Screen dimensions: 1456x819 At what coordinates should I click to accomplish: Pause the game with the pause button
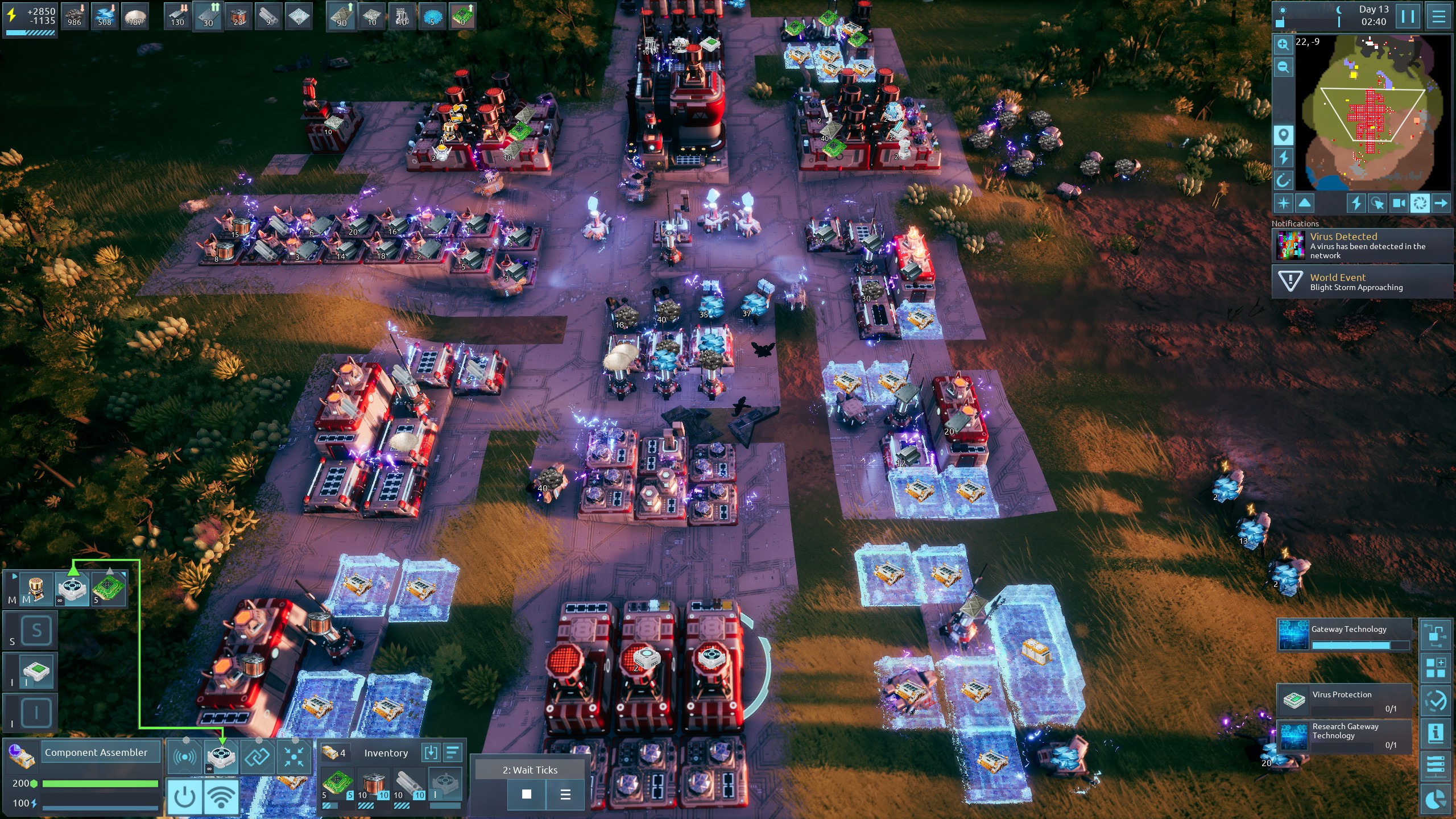coord(1408,16)
